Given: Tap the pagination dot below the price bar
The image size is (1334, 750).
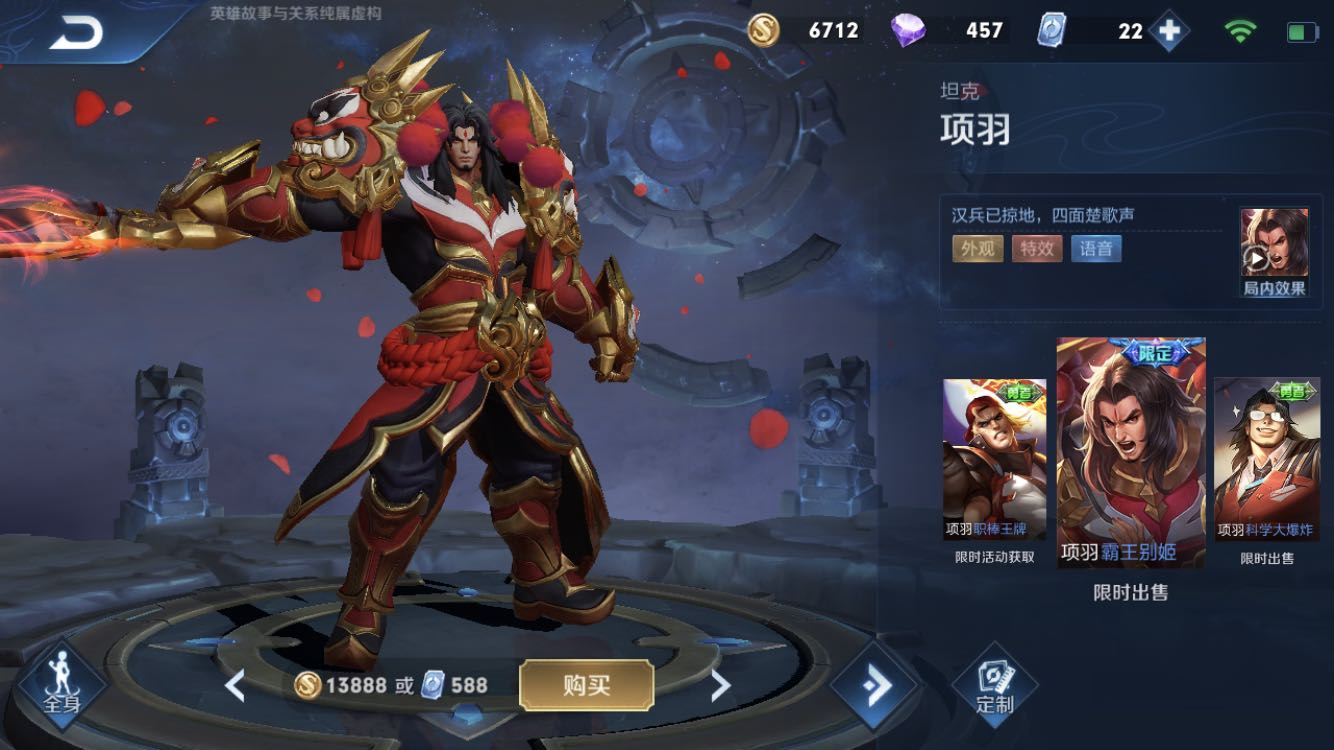Looking at the screenshot, I should tap(467, 717).
